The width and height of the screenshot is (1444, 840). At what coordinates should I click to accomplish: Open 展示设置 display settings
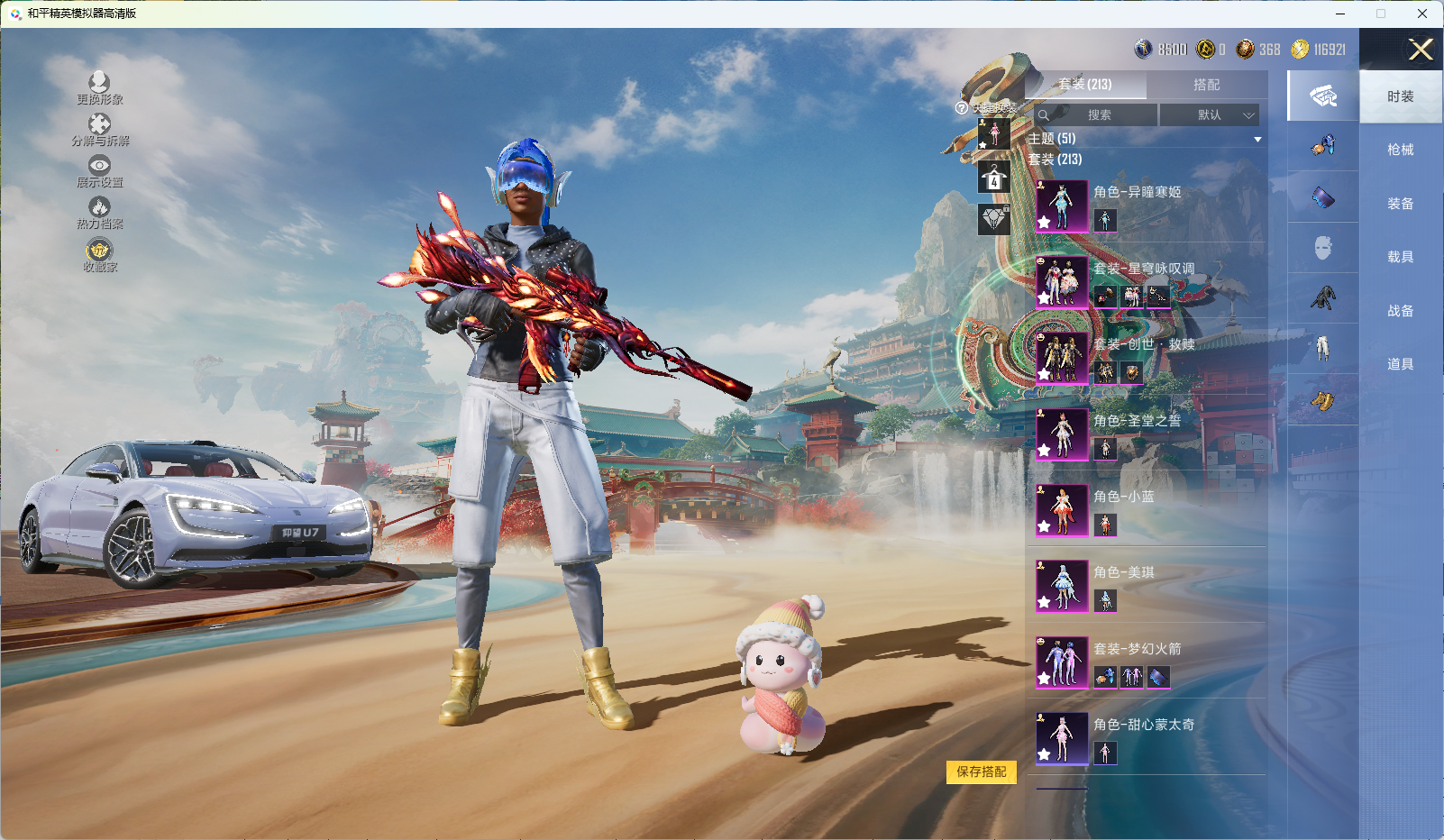[x=99, y=171]
